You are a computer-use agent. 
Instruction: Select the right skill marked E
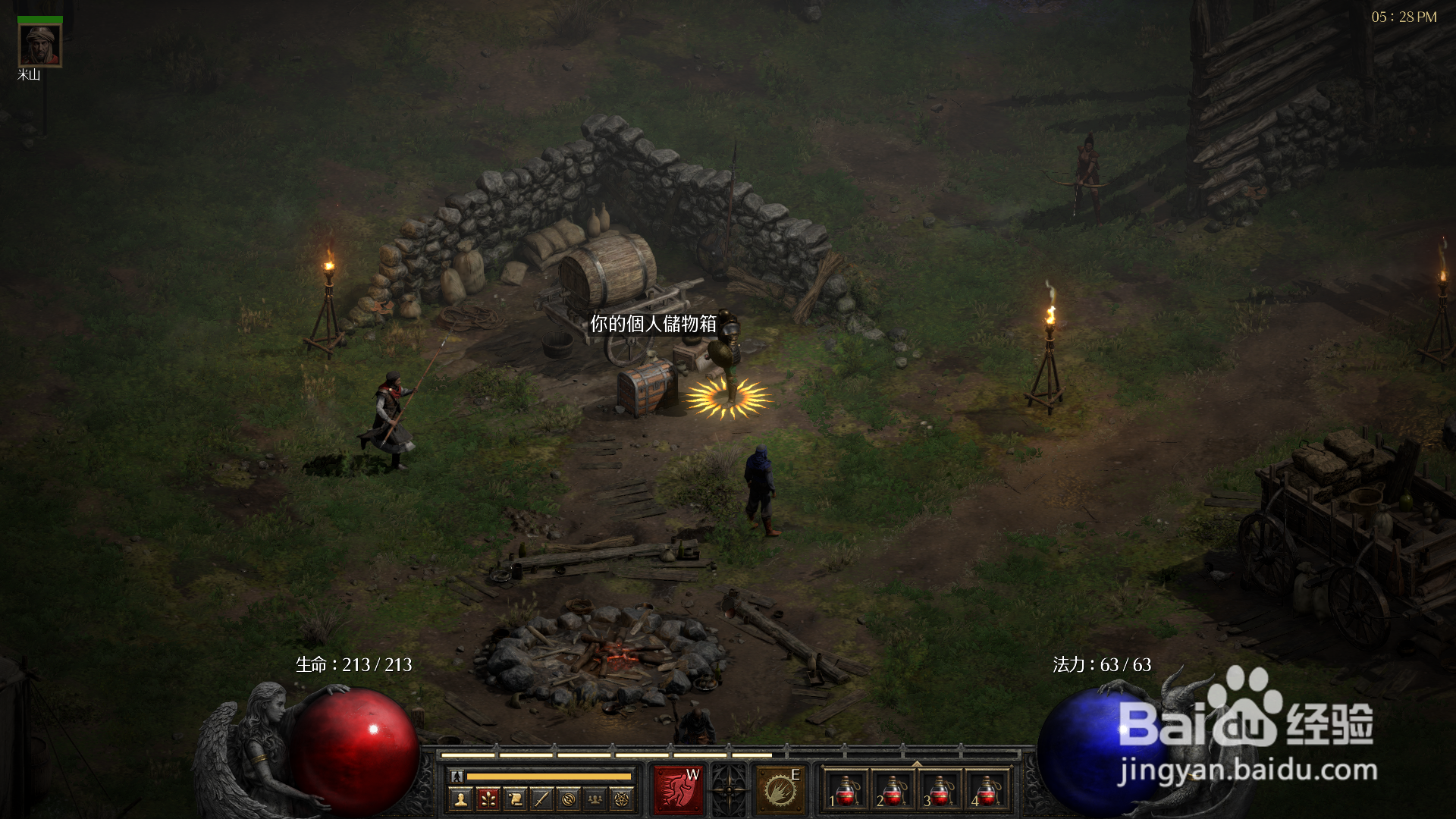point(780,790)
